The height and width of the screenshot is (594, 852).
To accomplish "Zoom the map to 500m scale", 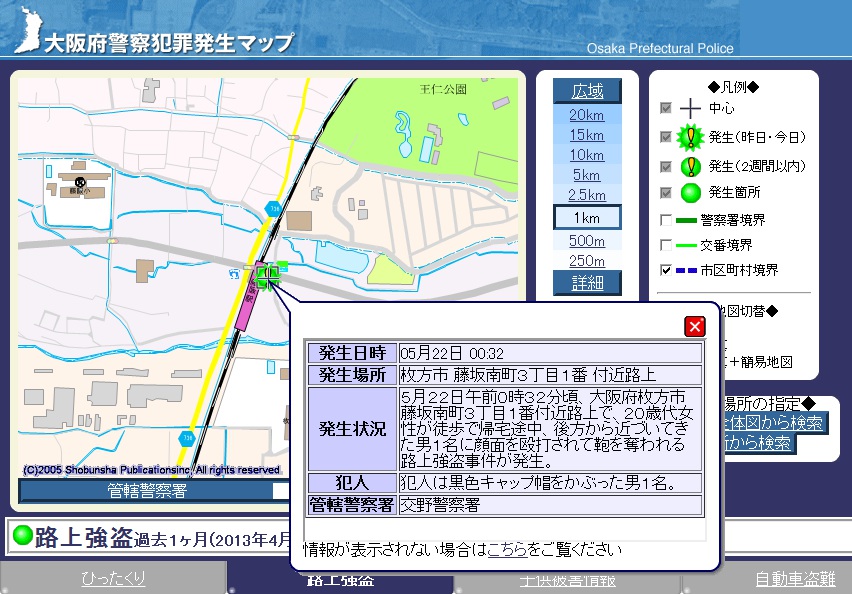I will click(x=587, y=241).
